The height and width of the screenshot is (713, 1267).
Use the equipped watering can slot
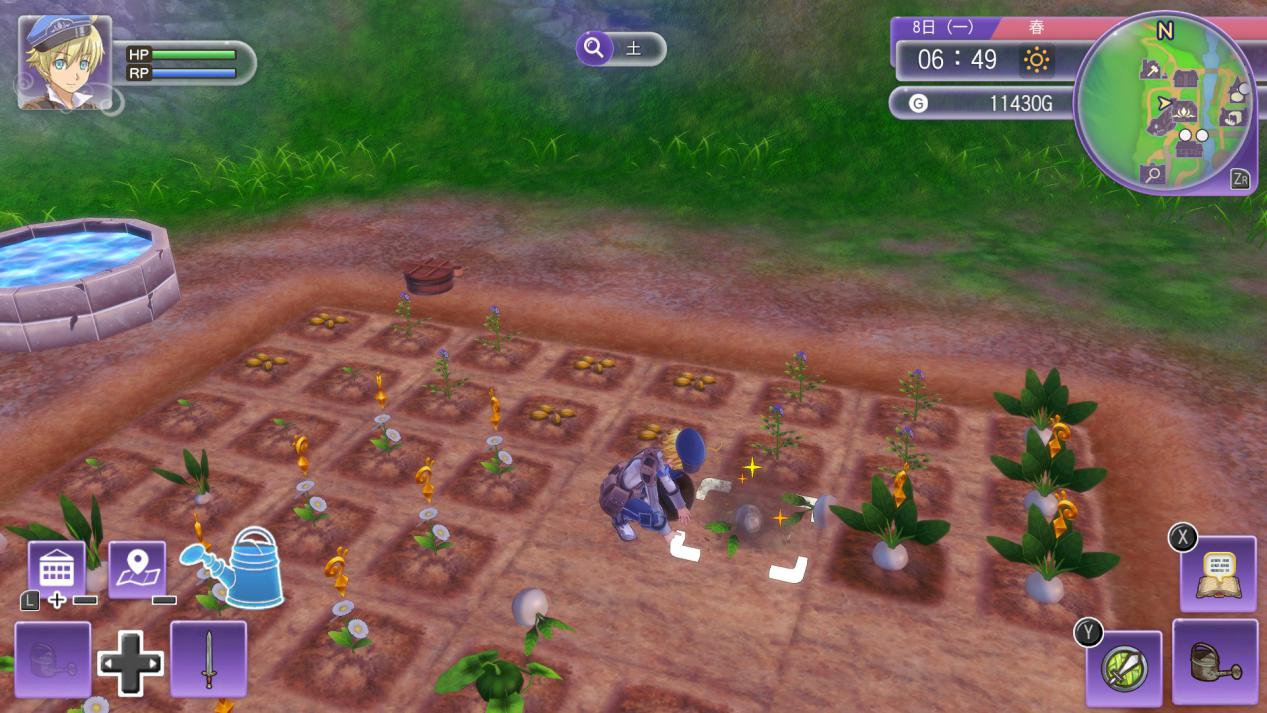click(1214, 660)
